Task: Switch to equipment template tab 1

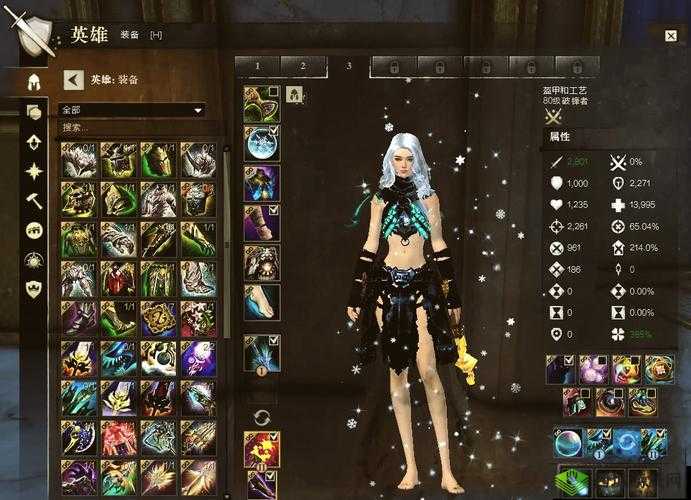Action: (x=257, y=66)
